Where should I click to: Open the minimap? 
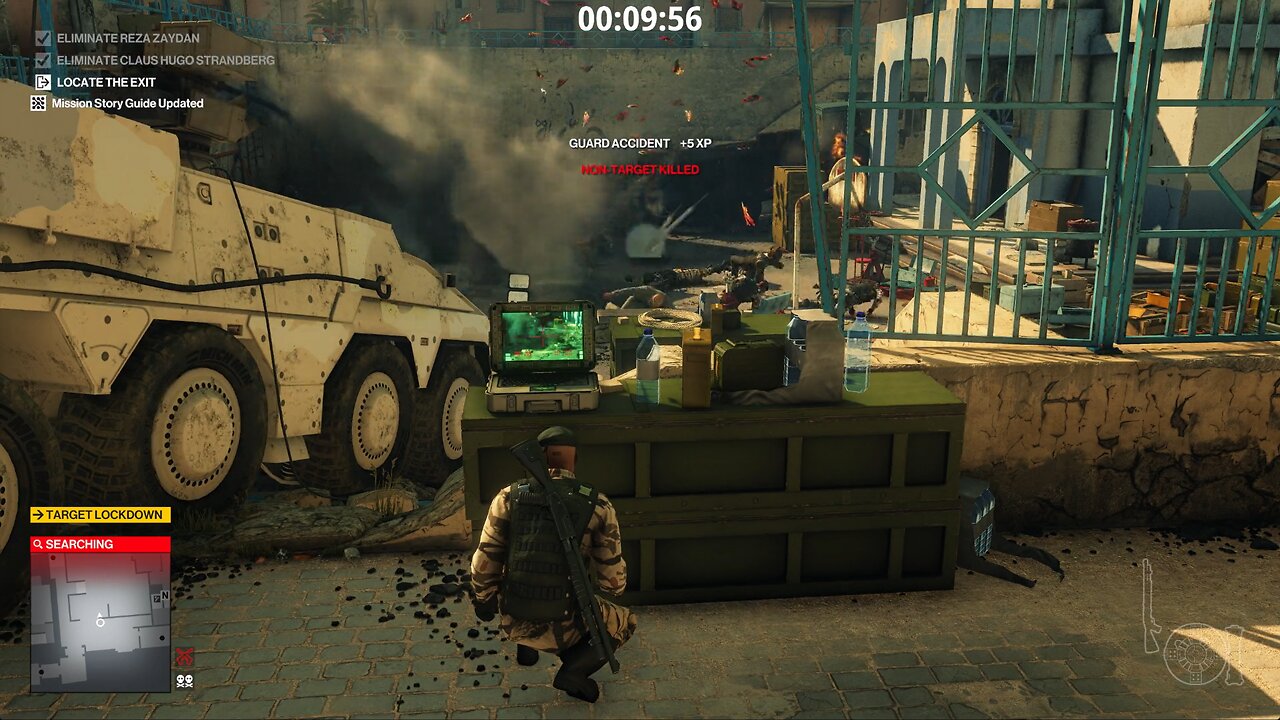coord(99,620)
